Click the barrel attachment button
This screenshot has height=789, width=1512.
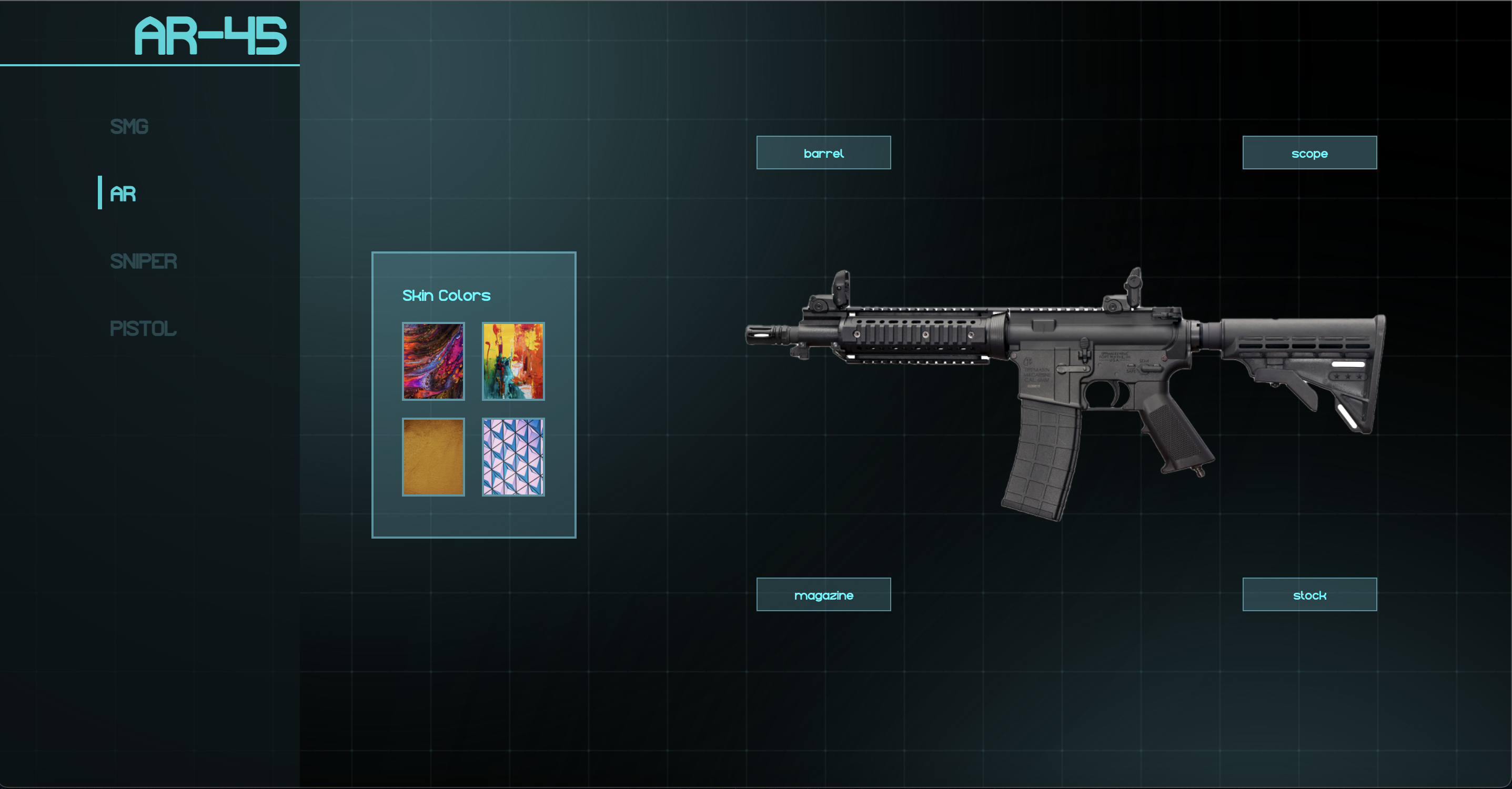[x=823, y=153]
